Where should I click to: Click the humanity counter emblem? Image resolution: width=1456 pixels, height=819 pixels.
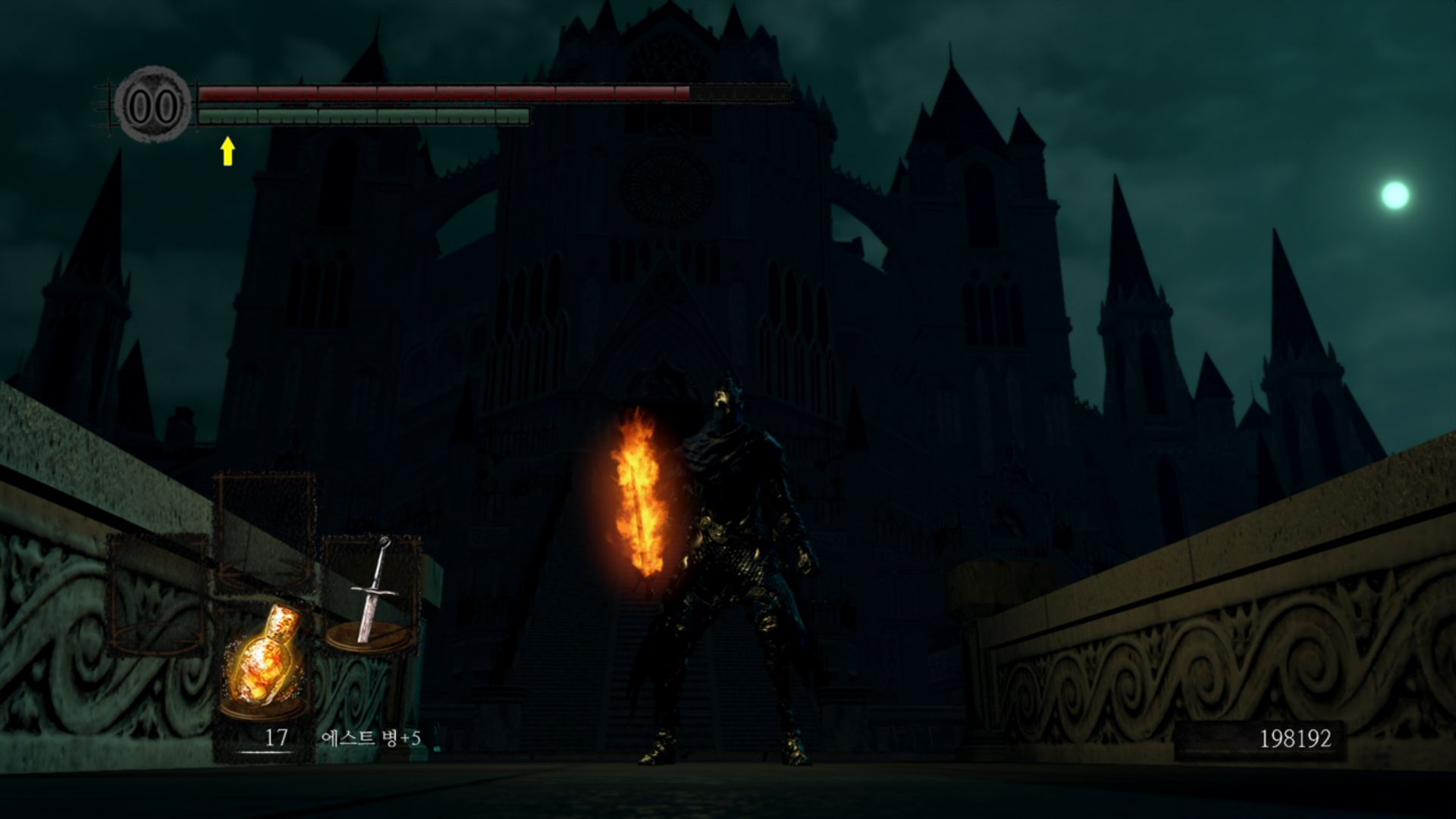click(x=153, y=105)
